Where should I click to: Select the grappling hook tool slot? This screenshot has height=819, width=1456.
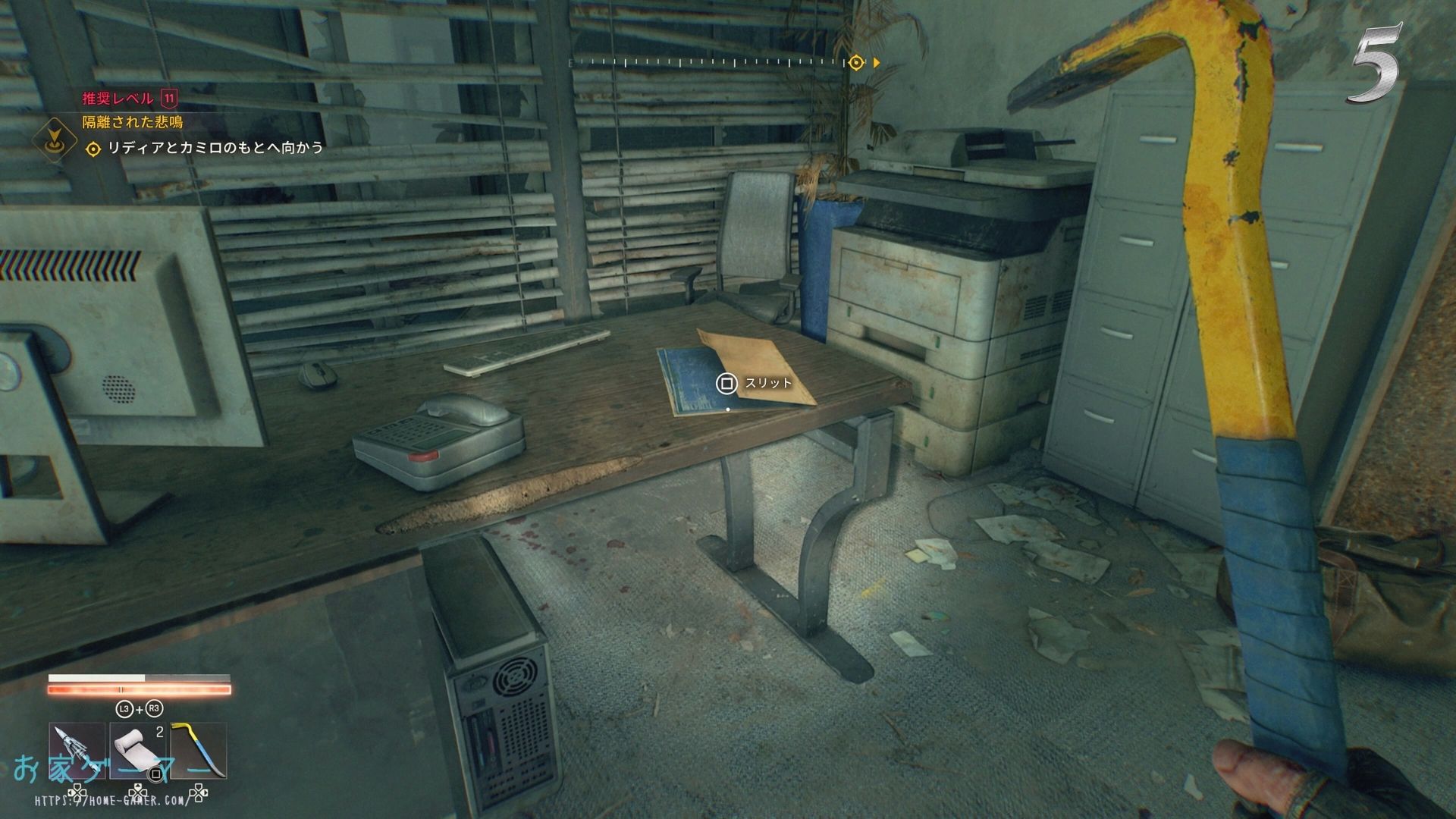[x=77, y=751]
